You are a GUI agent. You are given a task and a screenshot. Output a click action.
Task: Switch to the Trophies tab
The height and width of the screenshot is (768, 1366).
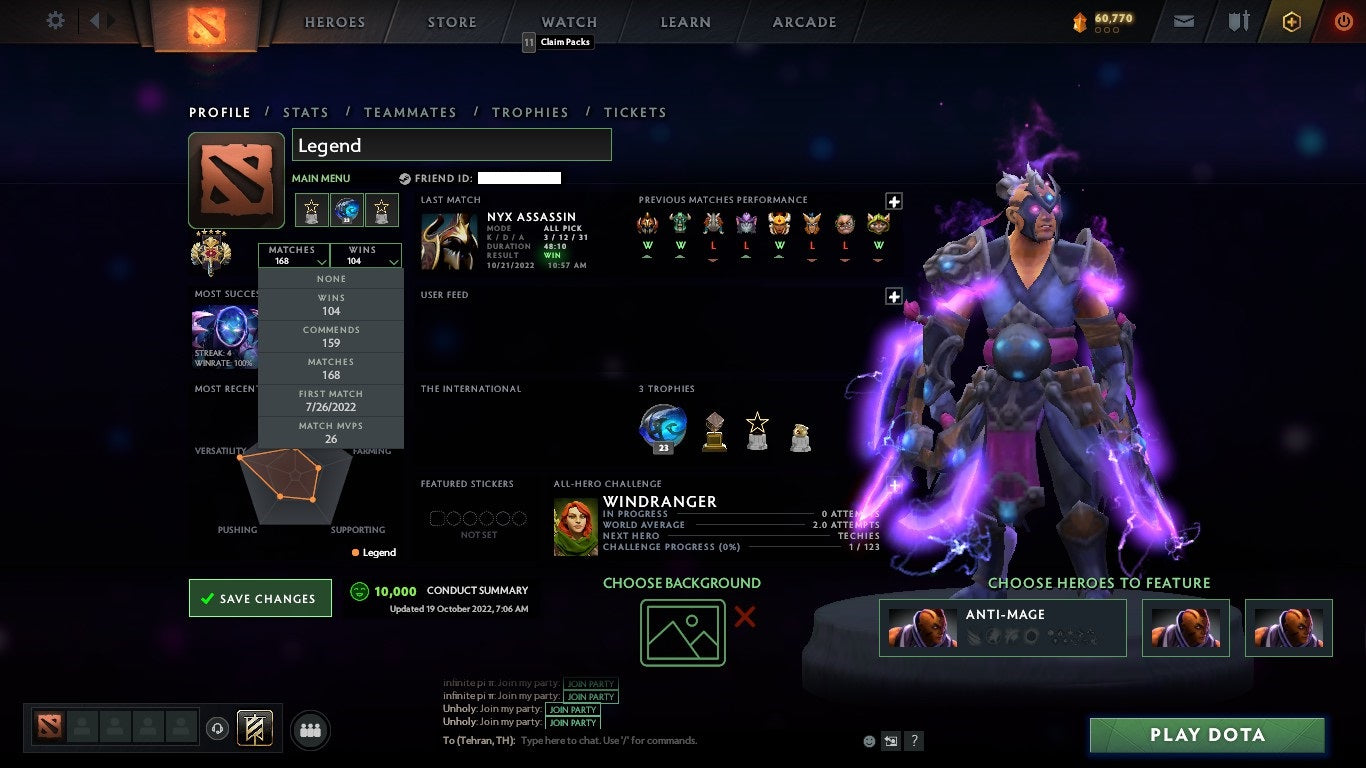click(530, 112)
